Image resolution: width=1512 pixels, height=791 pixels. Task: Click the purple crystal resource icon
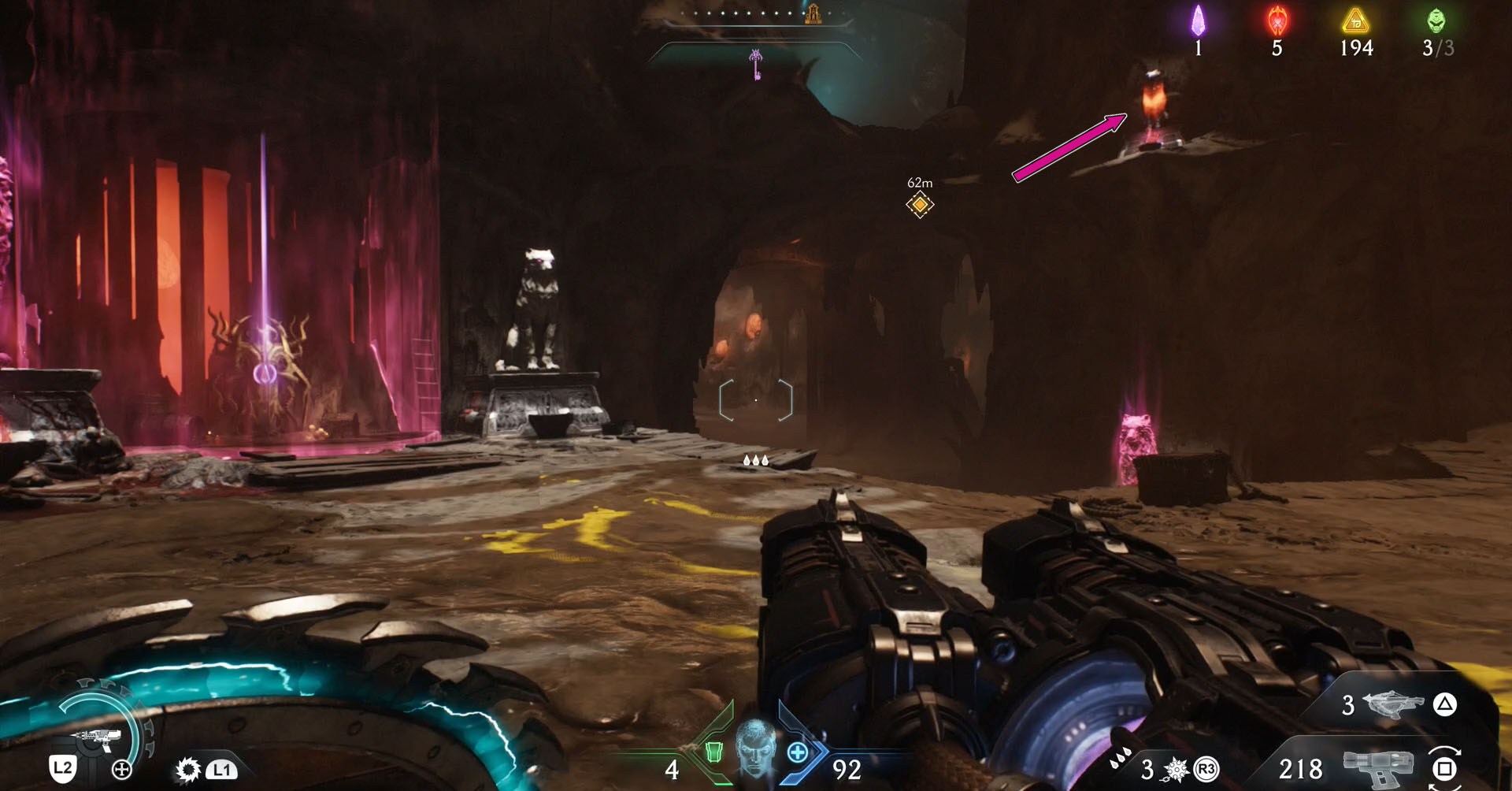1198,21
